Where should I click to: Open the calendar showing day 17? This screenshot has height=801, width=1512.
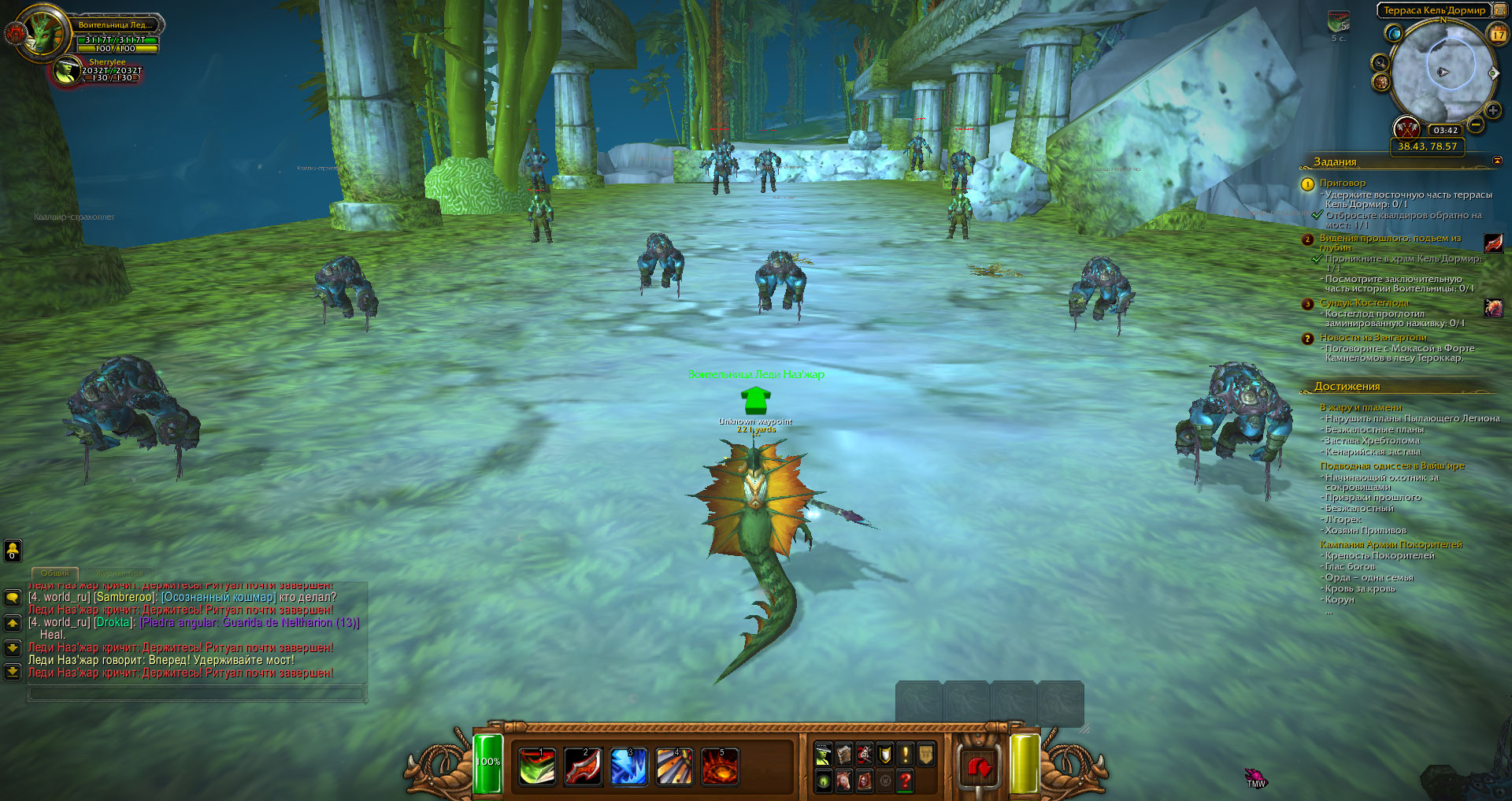point(1498,34)
